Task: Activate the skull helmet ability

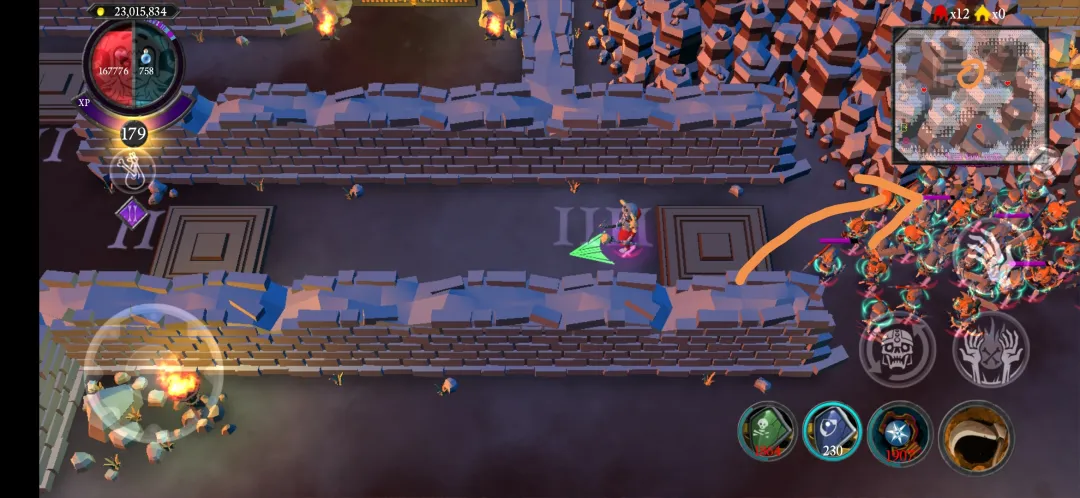Action: pyautogui.click(x=897, y=348)
